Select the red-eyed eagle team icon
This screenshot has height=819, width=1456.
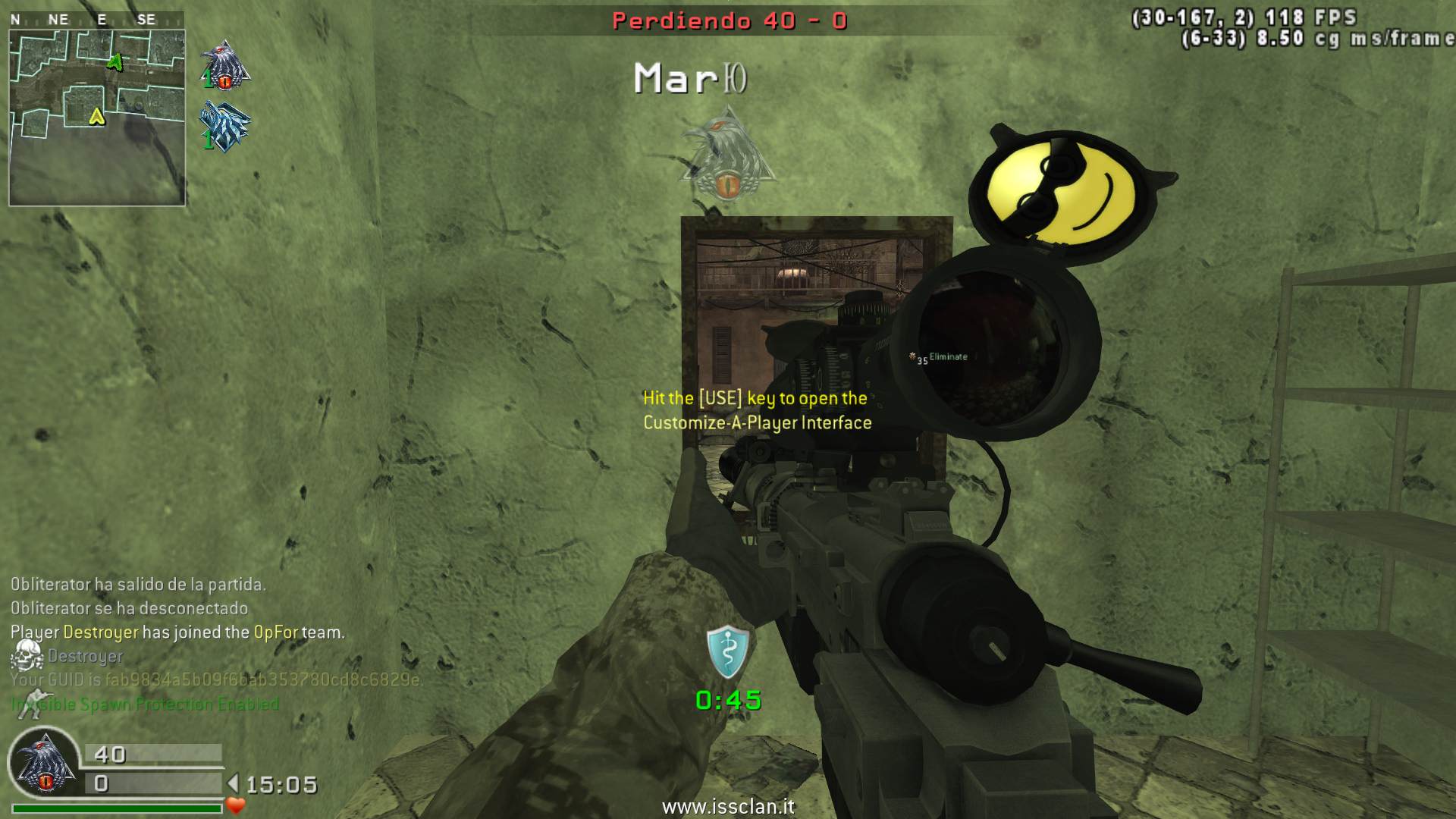coord(224,66)
